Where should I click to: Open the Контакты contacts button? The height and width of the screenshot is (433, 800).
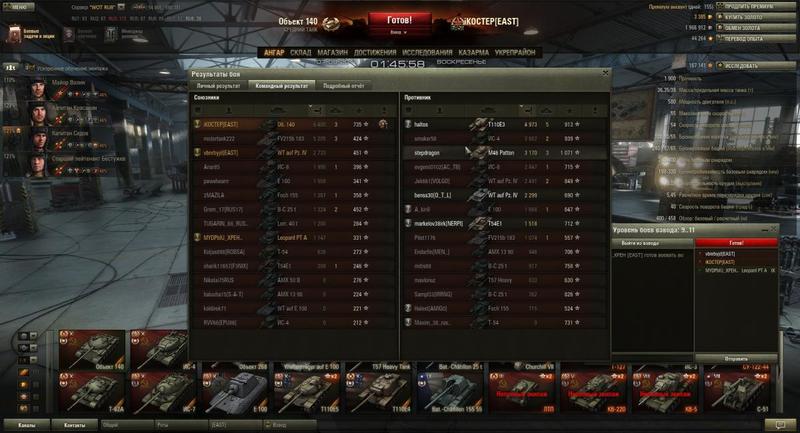(x=74, y=425)
